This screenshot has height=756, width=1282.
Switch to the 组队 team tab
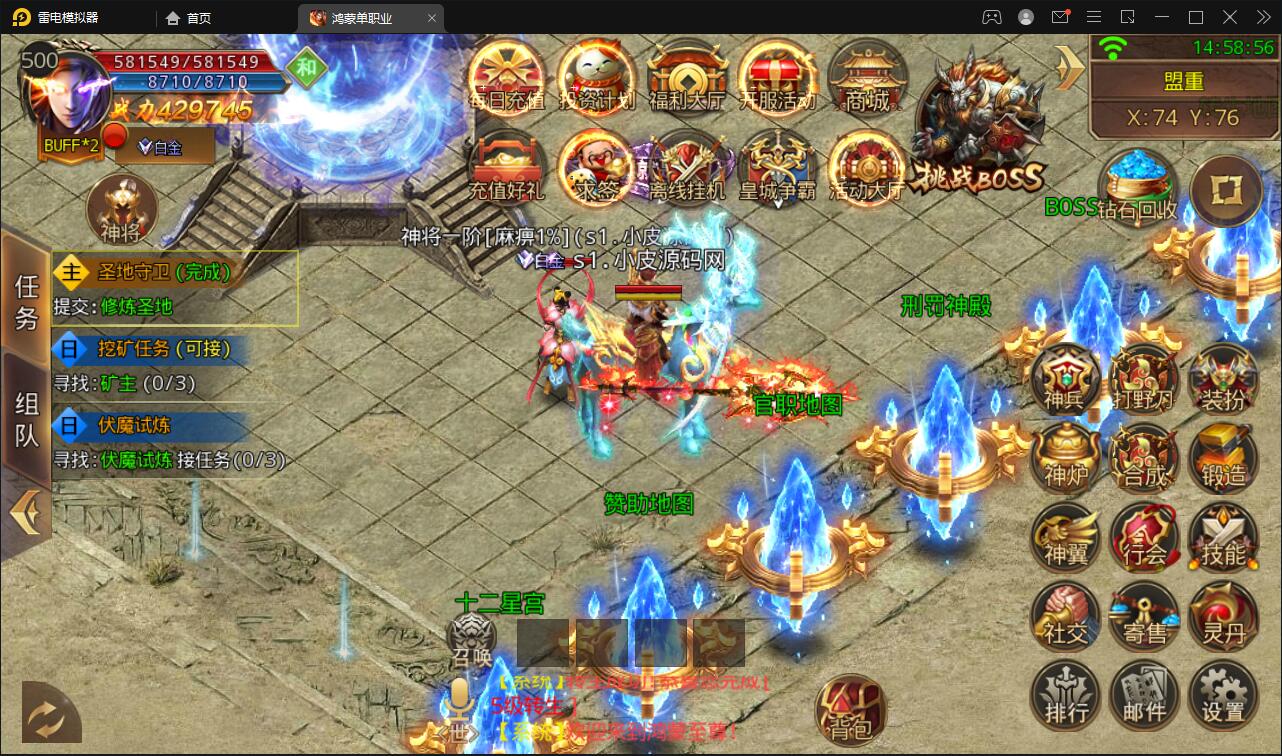[26, 418]
